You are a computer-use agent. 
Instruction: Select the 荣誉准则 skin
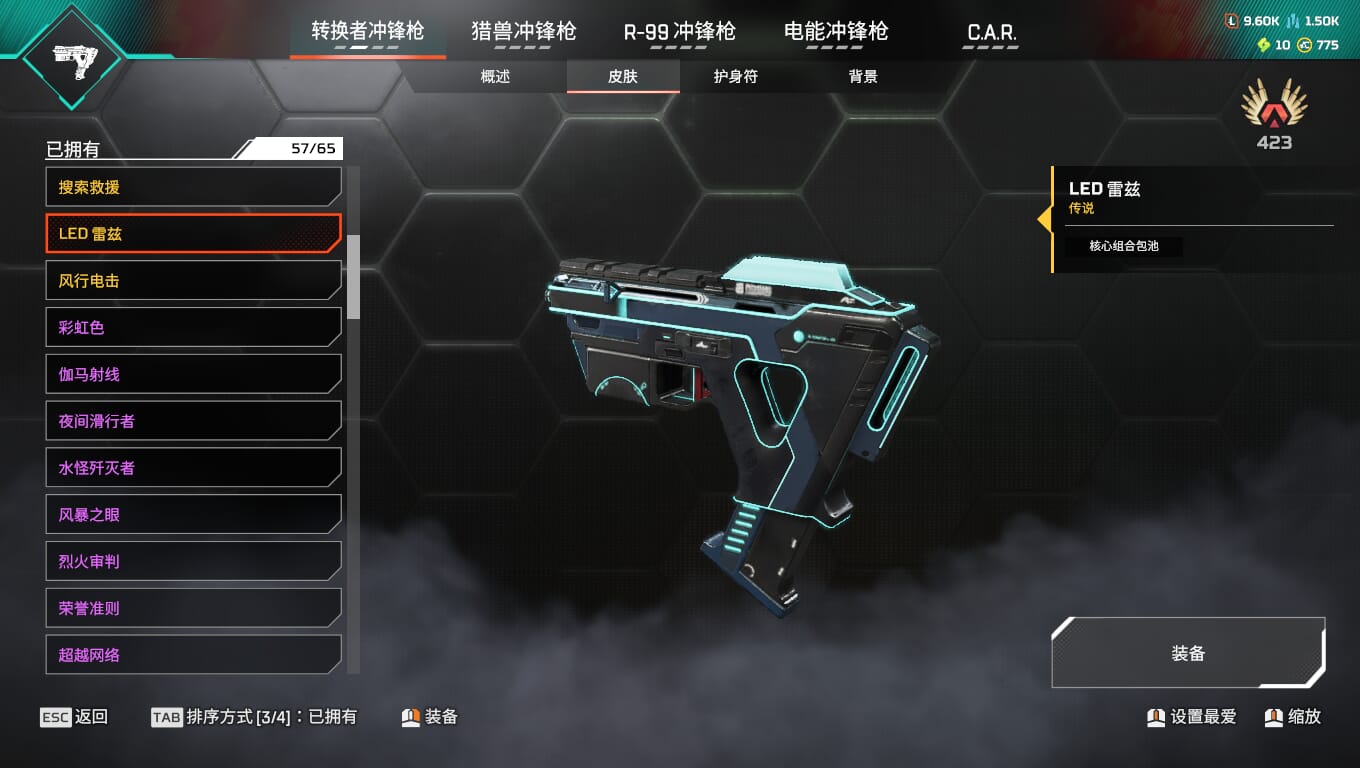193,608
